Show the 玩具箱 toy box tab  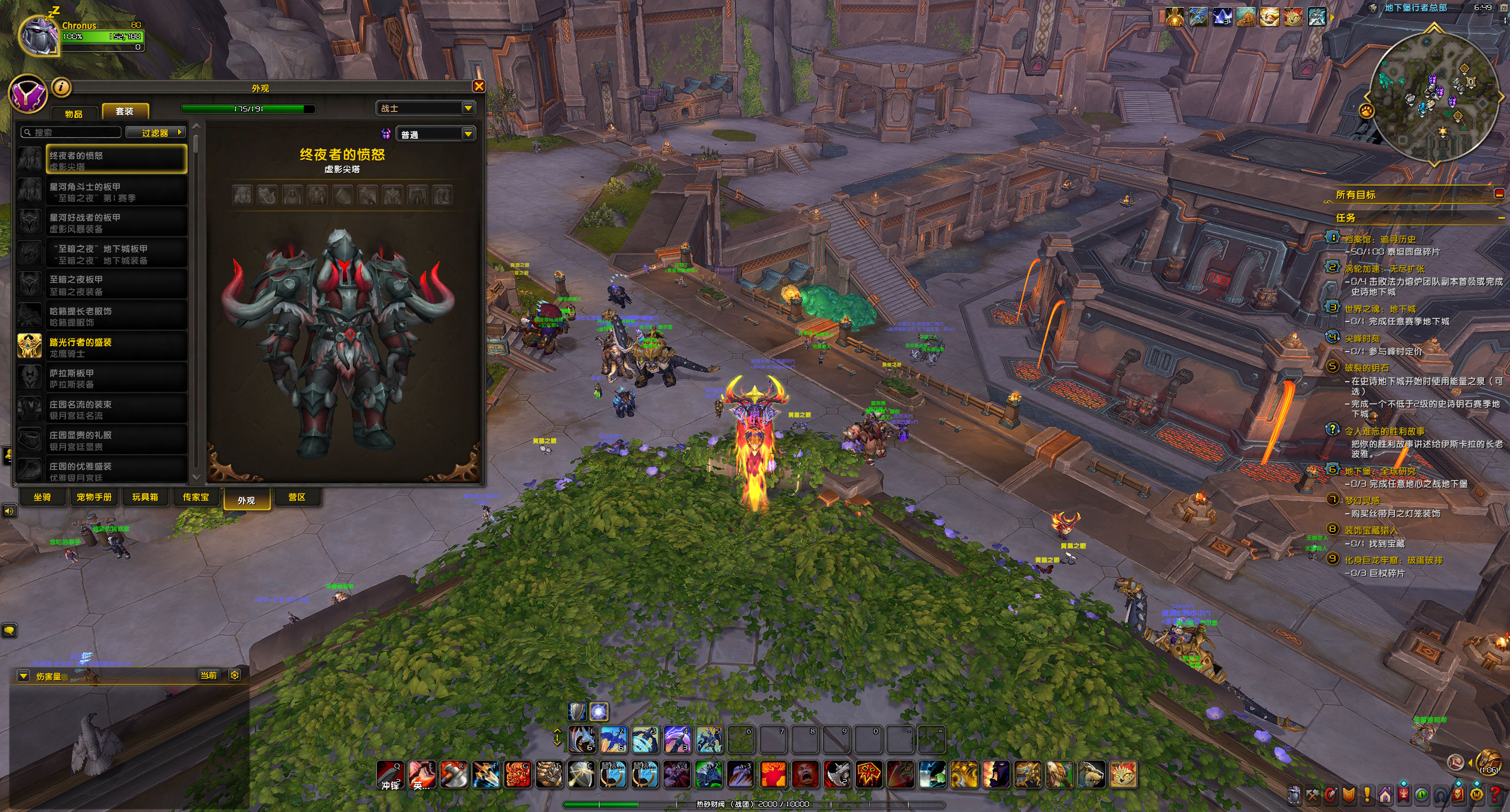coord(145,497)
